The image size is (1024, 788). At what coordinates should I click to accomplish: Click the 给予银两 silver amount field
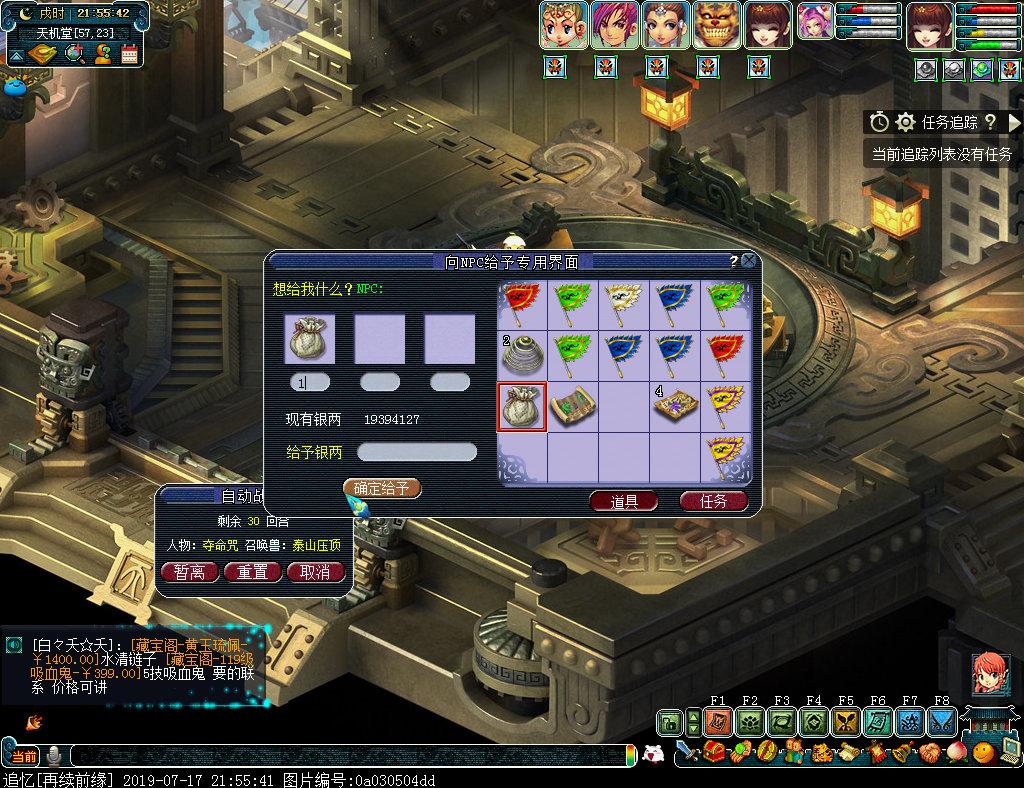coord(417,452)
